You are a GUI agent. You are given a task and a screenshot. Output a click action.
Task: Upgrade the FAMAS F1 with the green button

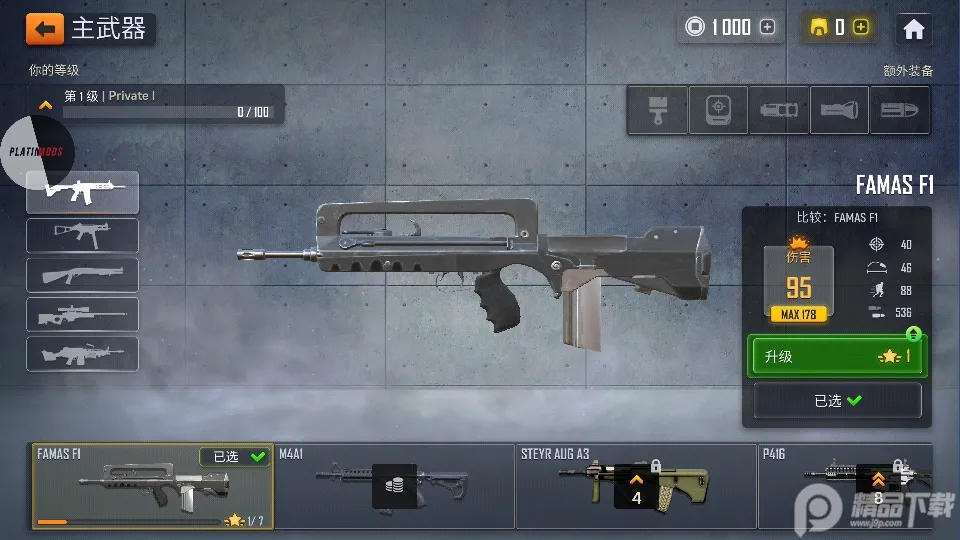pos(837,356)
